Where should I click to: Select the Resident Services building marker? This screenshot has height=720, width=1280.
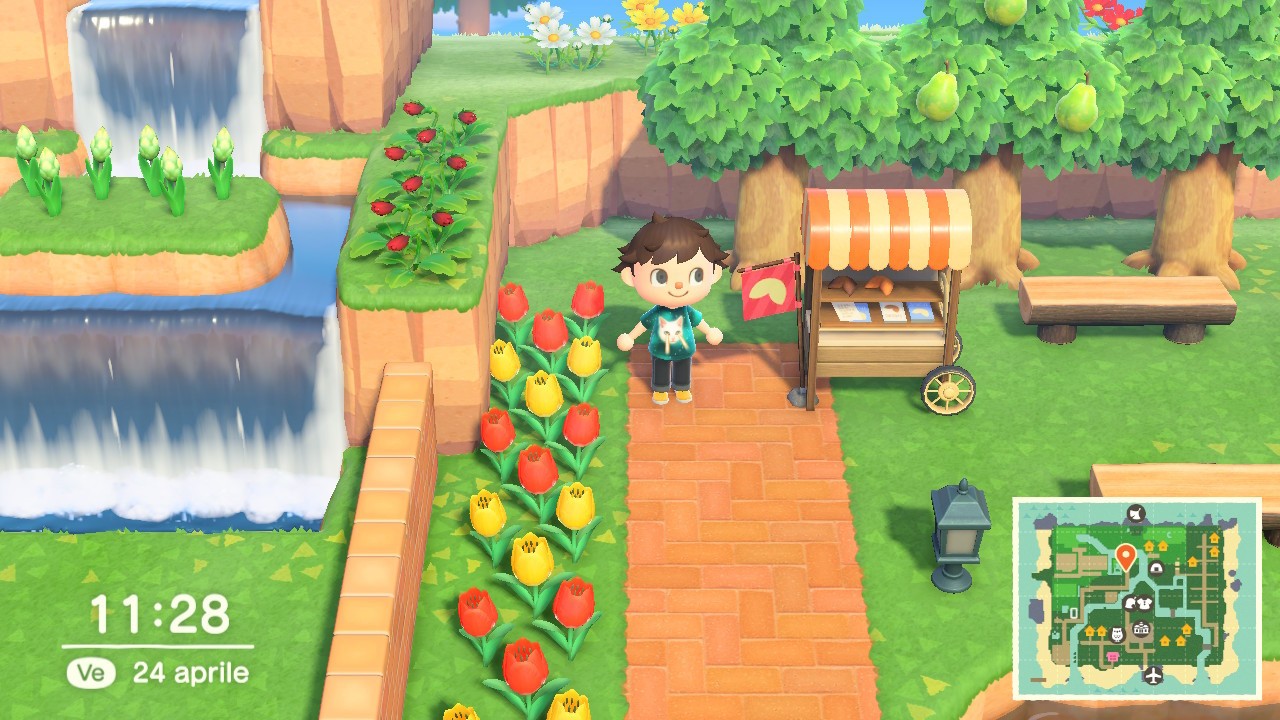[1141, 628]
